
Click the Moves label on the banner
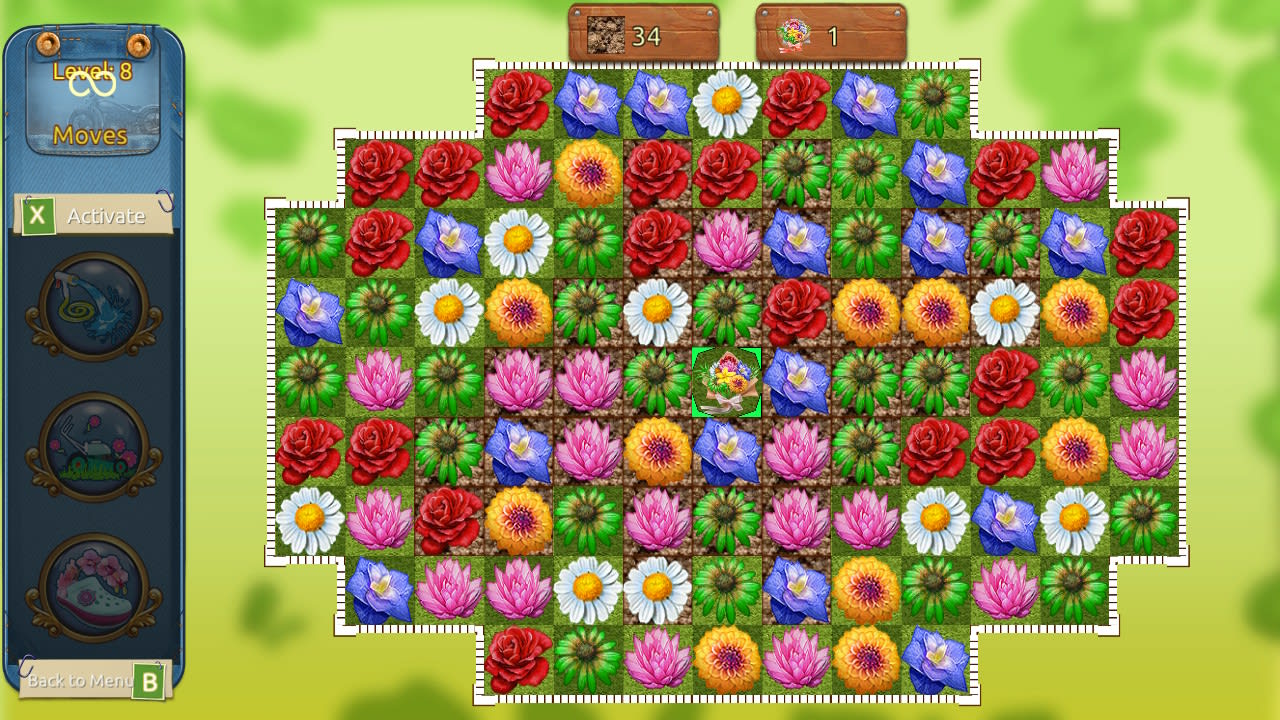coord(90,136)
